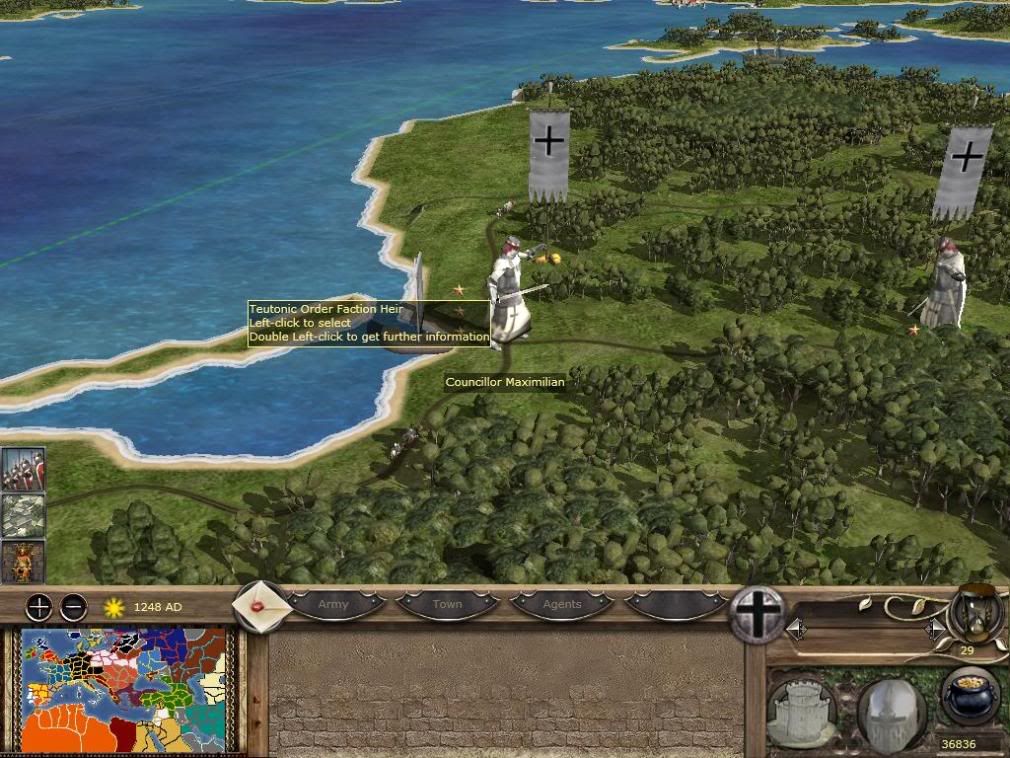Zoom out the minimap with minus button
This screenshot has height=758, width=1010.
[x=73, y=606]
